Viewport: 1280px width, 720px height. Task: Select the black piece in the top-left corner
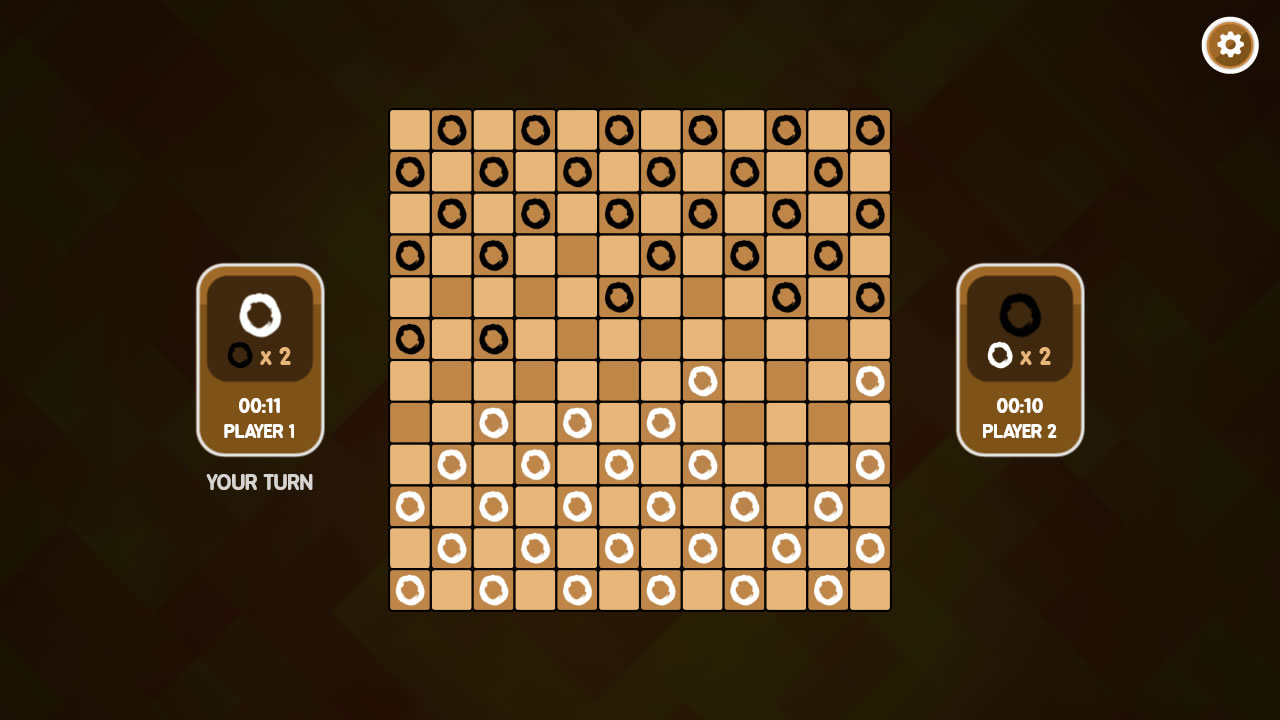click(451, 129)
